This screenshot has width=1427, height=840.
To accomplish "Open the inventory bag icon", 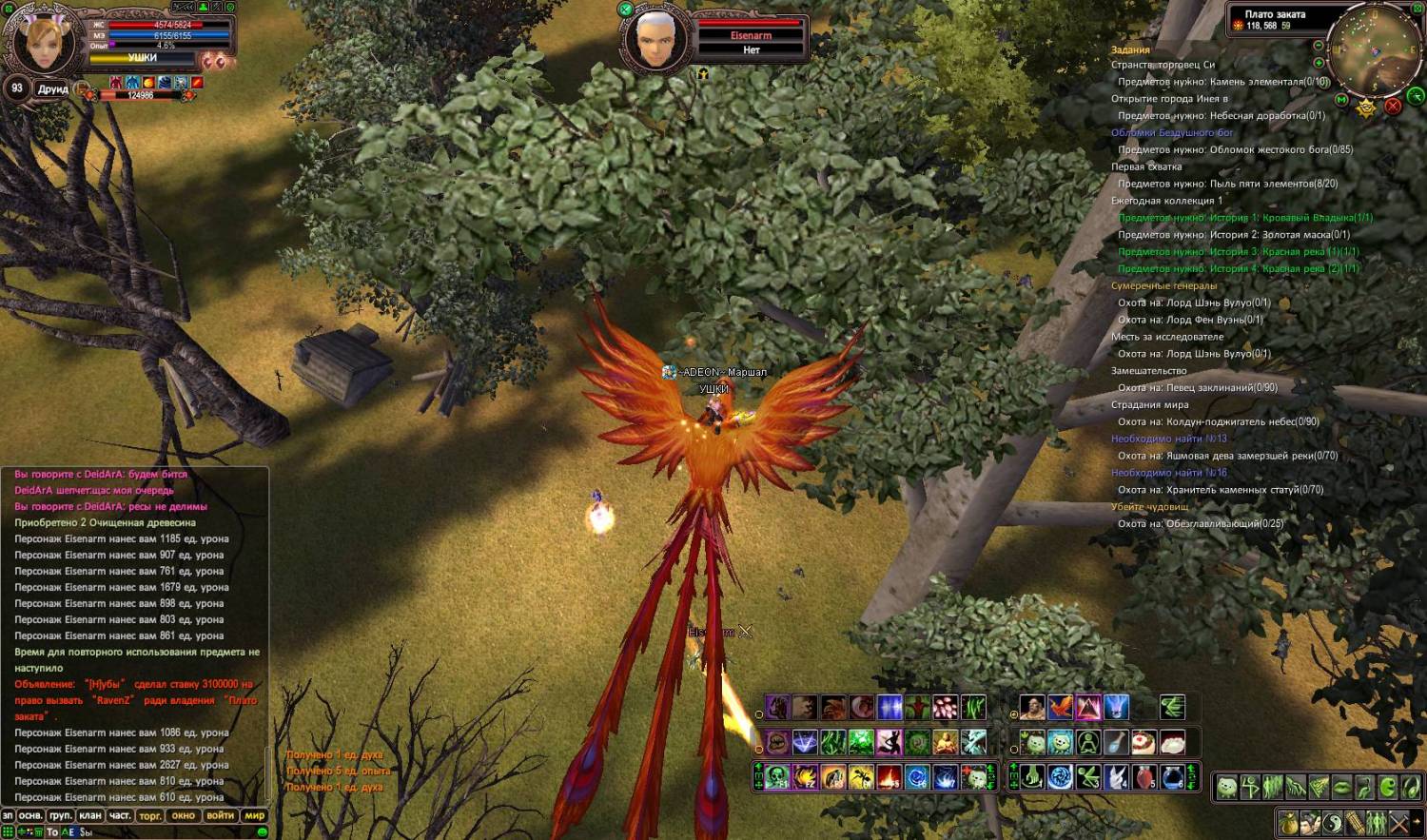I will (x=1289, y=822).
